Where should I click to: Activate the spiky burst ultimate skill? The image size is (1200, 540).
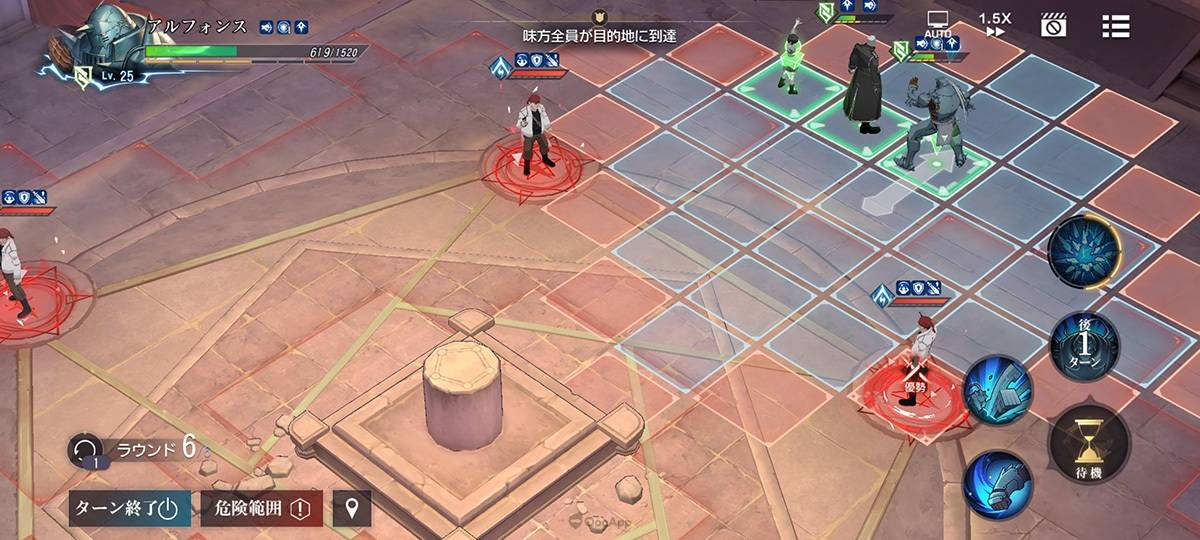pos(1083,251)
